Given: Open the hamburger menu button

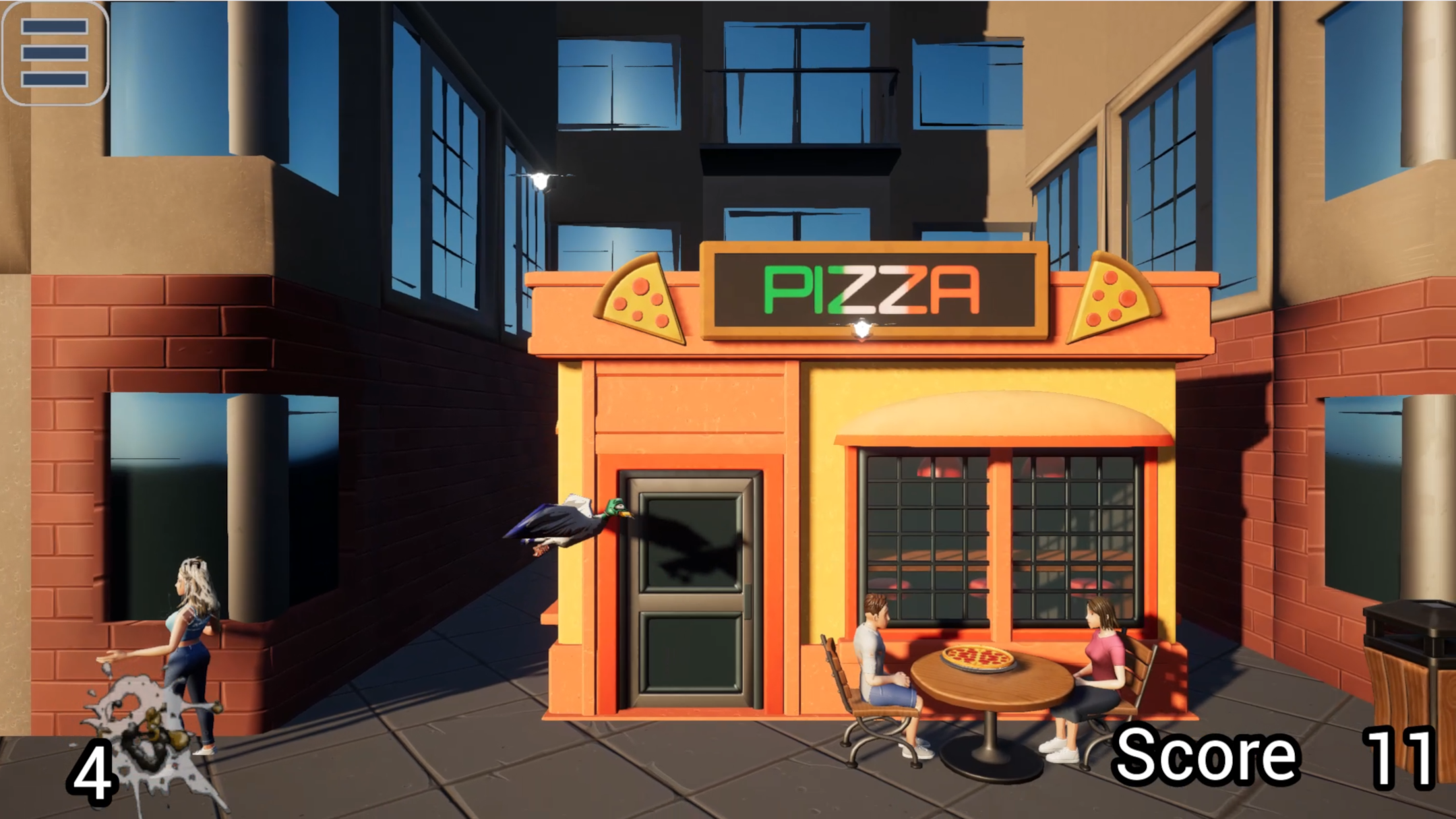Looking at the screenshot, I should click(55, 53).
